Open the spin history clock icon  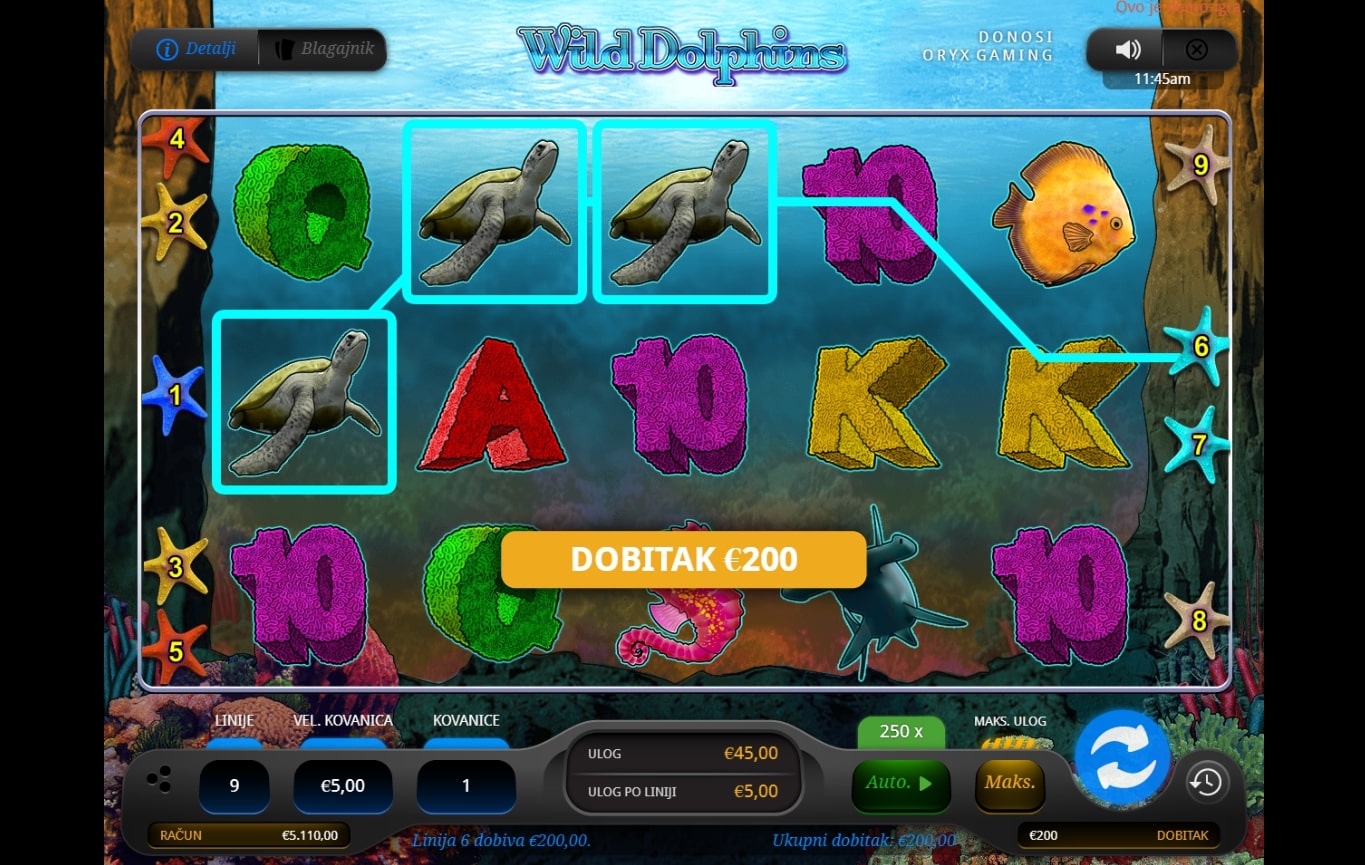1206,782
